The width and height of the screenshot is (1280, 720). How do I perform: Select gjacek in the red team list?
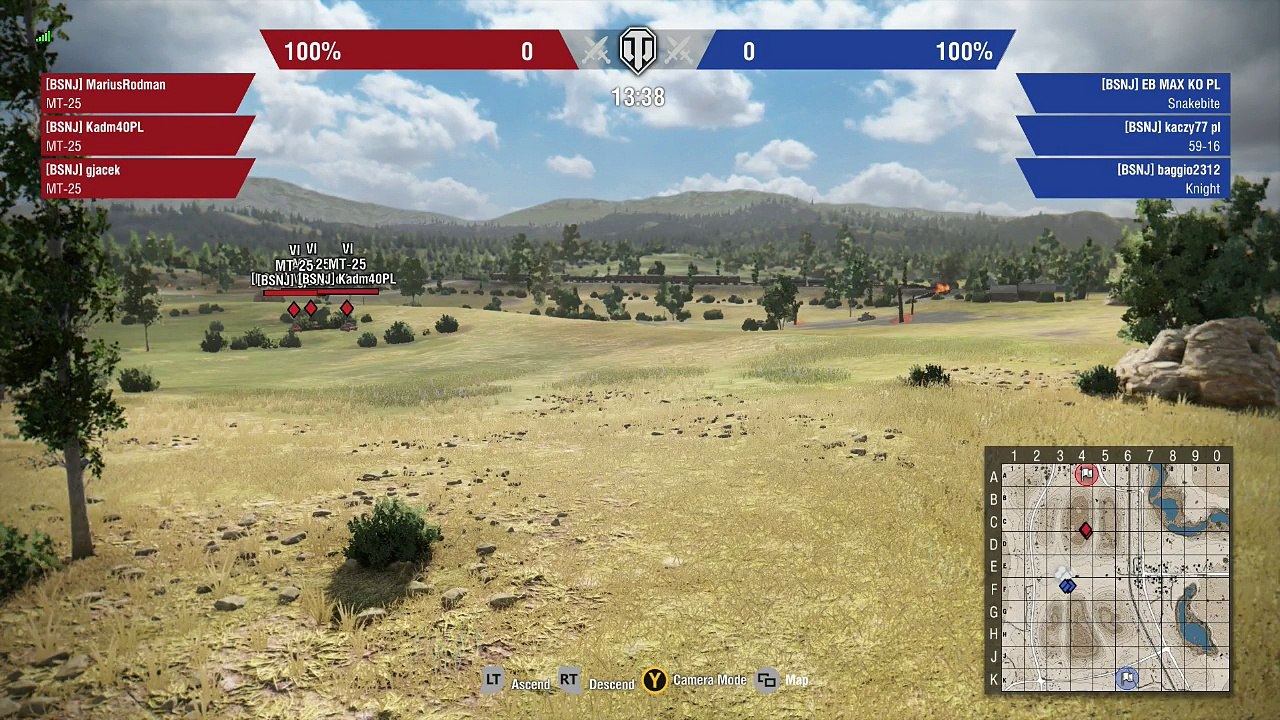tap(145, 178)
